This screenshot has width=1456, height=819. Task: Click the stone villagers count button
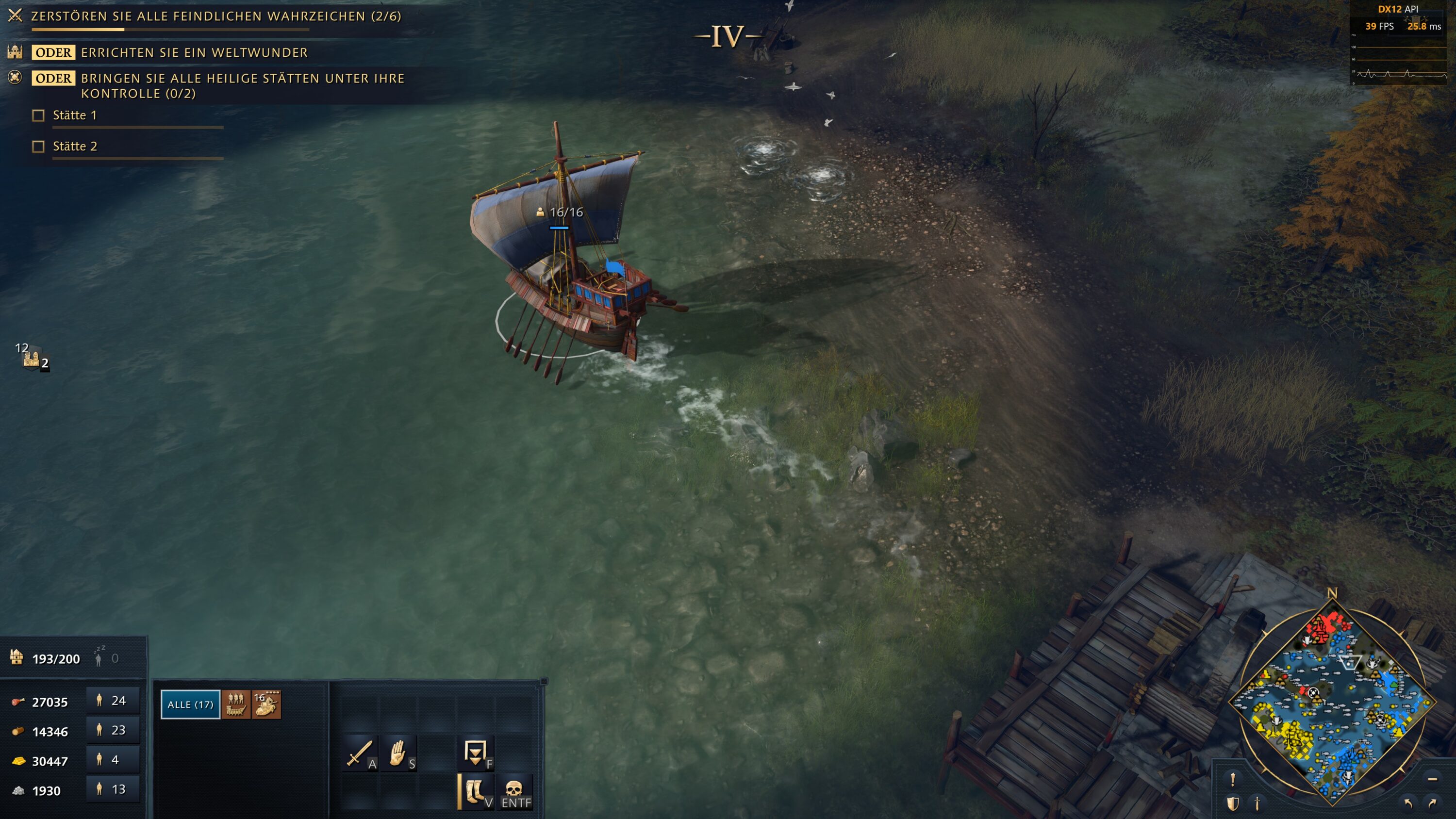click(x=112, y=789)
